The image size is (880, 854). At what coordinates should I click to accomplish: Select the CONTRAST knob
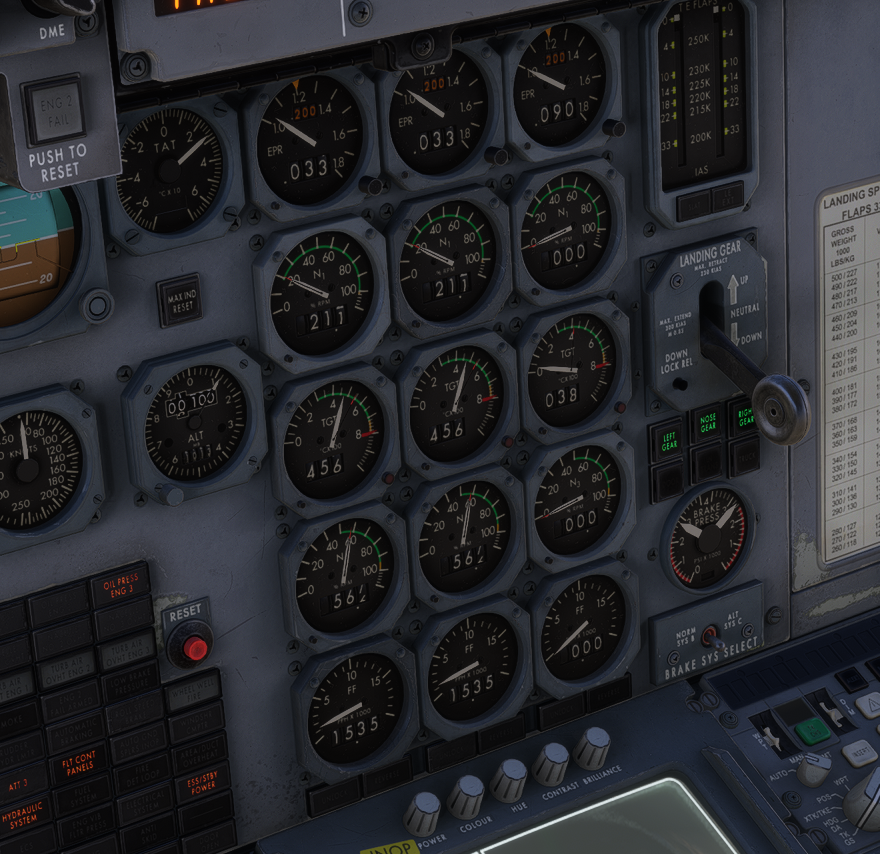click(x=550, y=762)
